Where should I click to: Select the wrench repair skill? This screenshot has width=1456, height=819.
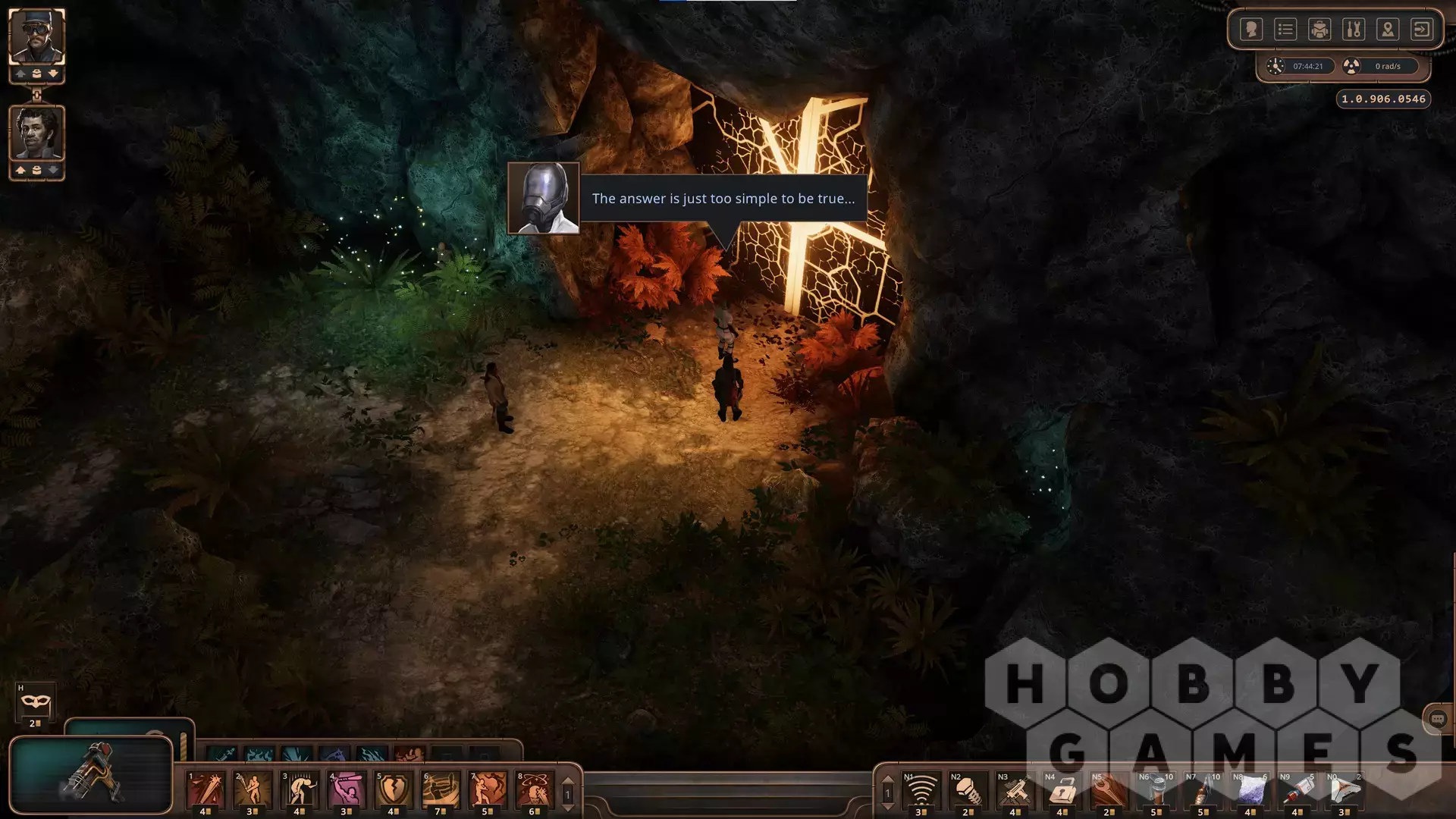(x=1109, y=790)
